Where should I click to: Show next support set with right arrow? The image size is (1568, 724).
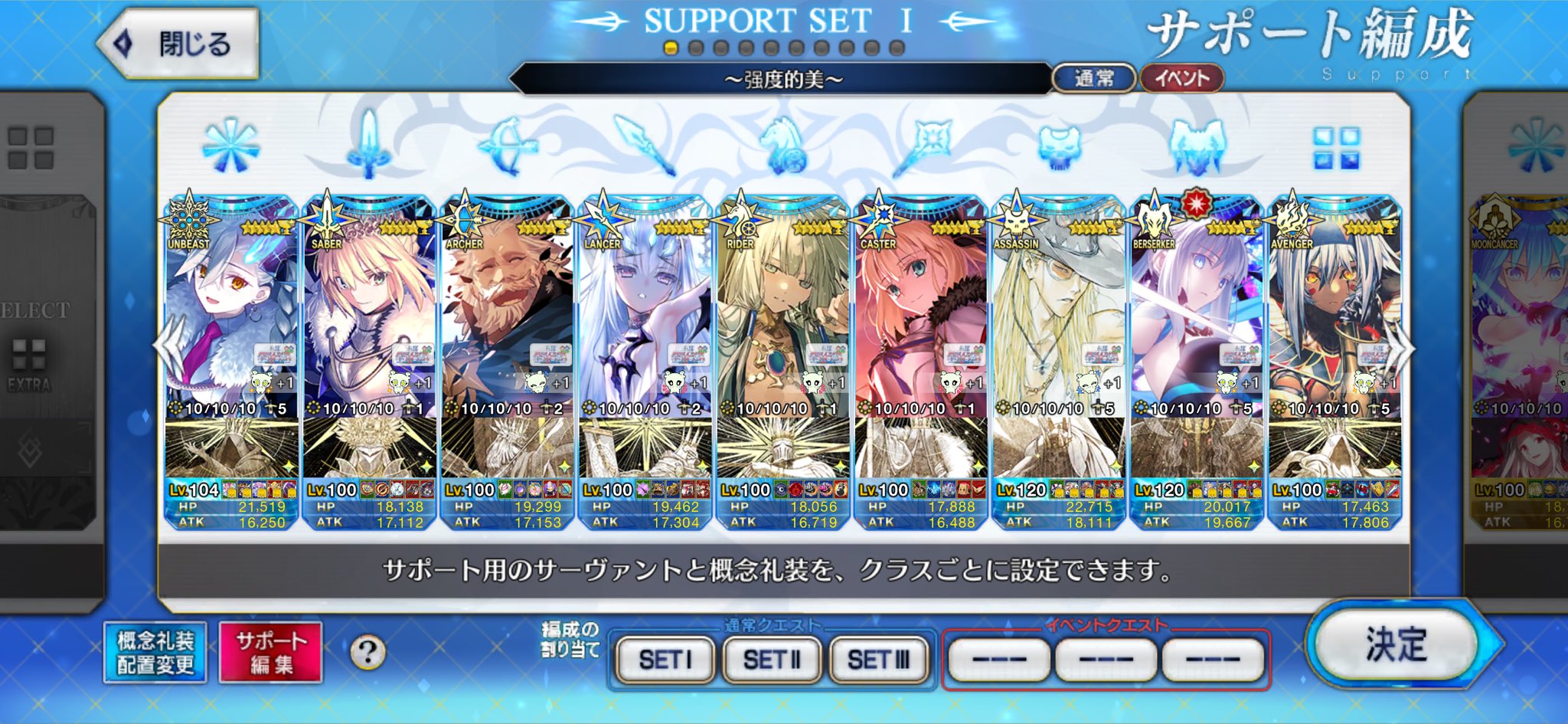pyautogui.click(x=1402, y=349)
